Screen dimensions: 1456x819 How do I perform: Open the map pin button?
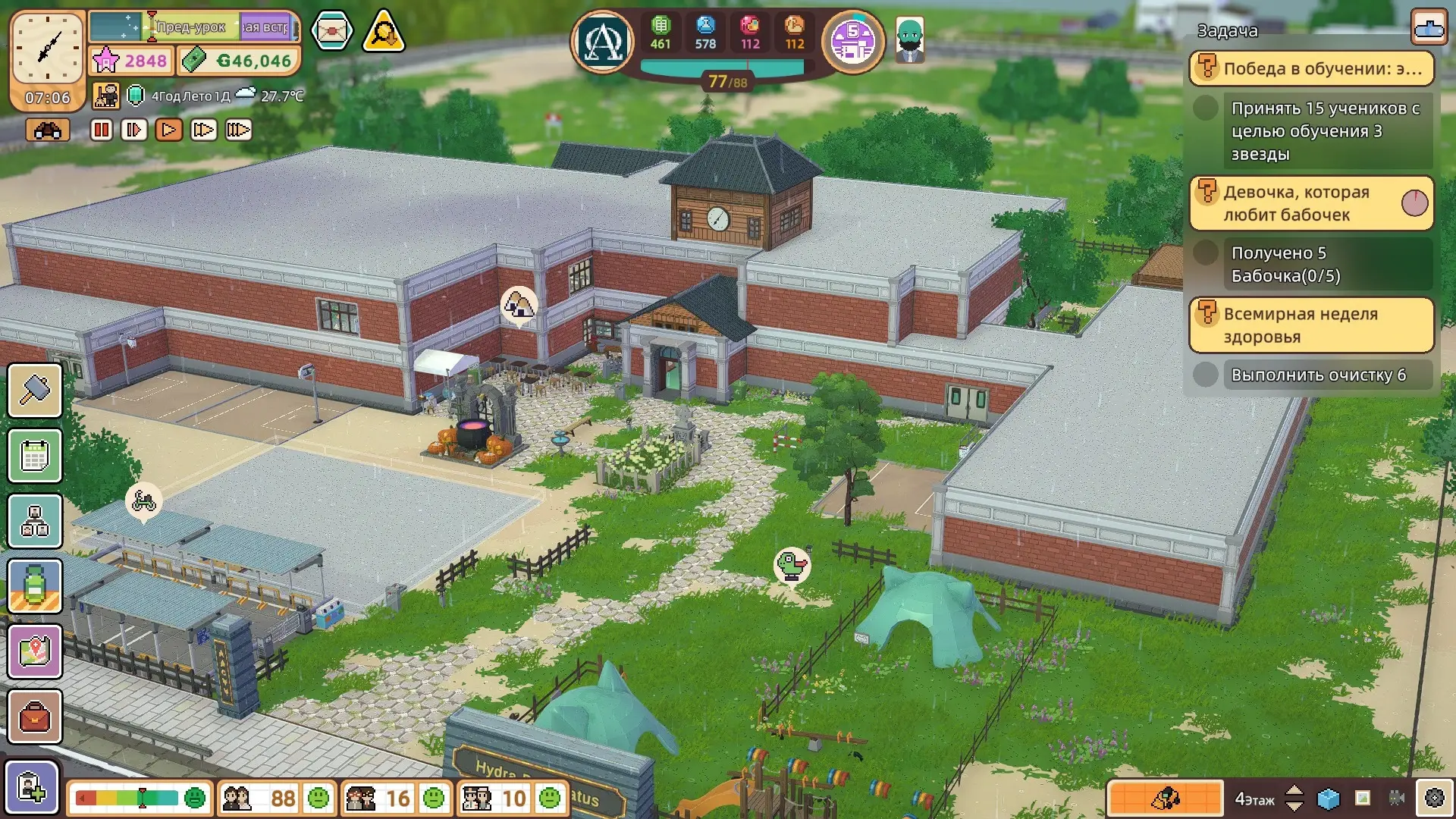click(x=35, y=651)
